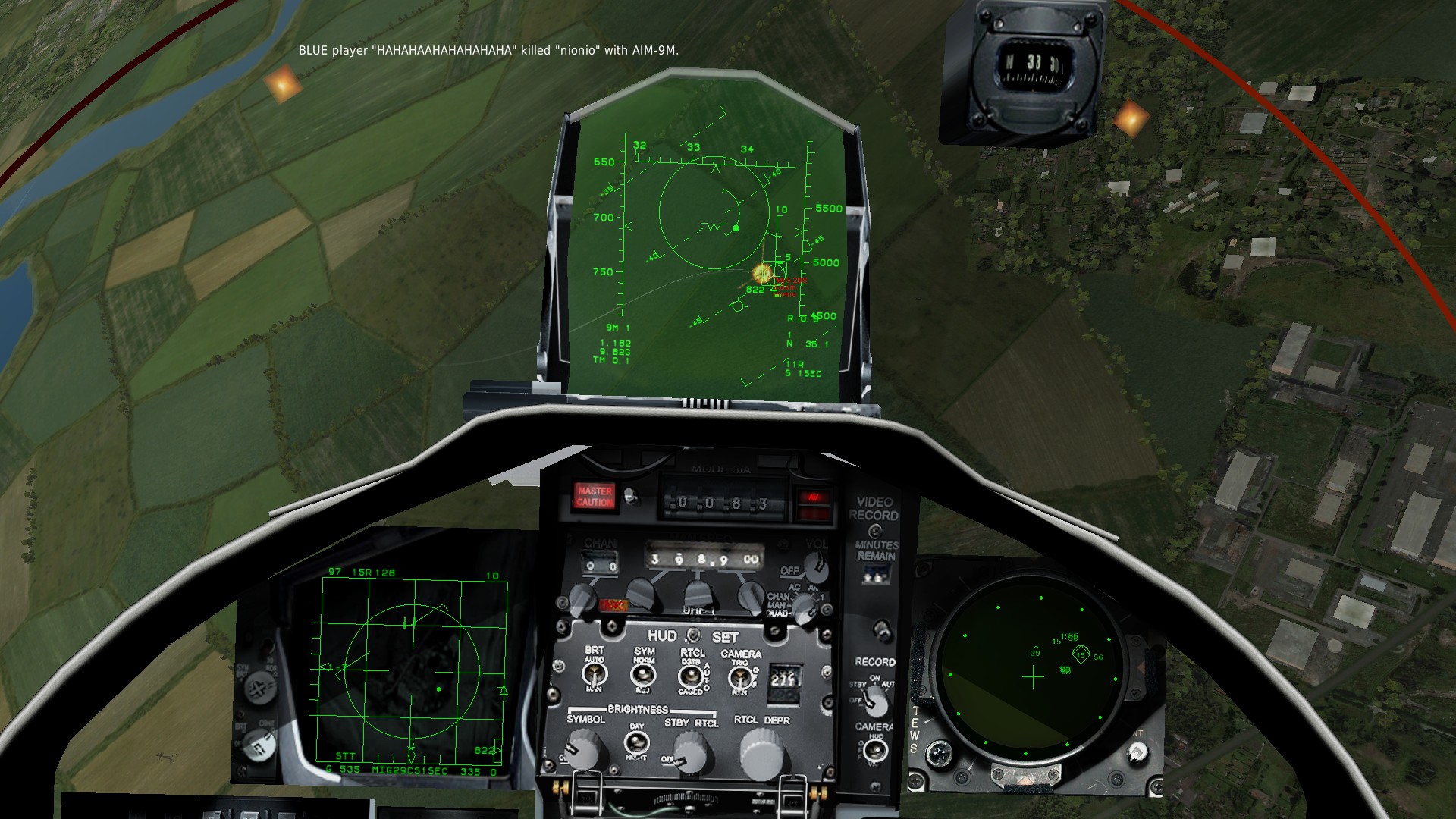Image resolution: width=1456 pixels, height=819 pixels.
Task: Turn the radio VOL knob
Action: coord(815,566)
